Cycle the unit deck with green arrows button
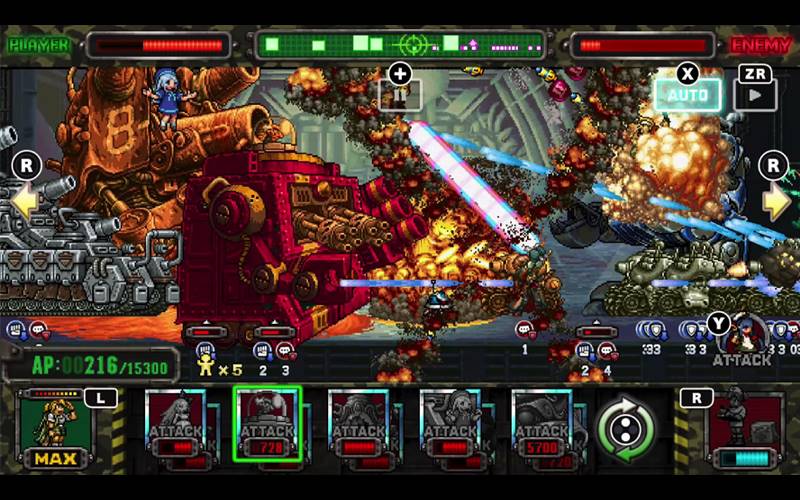This screenshot has height=500, width=800. click(625, 427)
